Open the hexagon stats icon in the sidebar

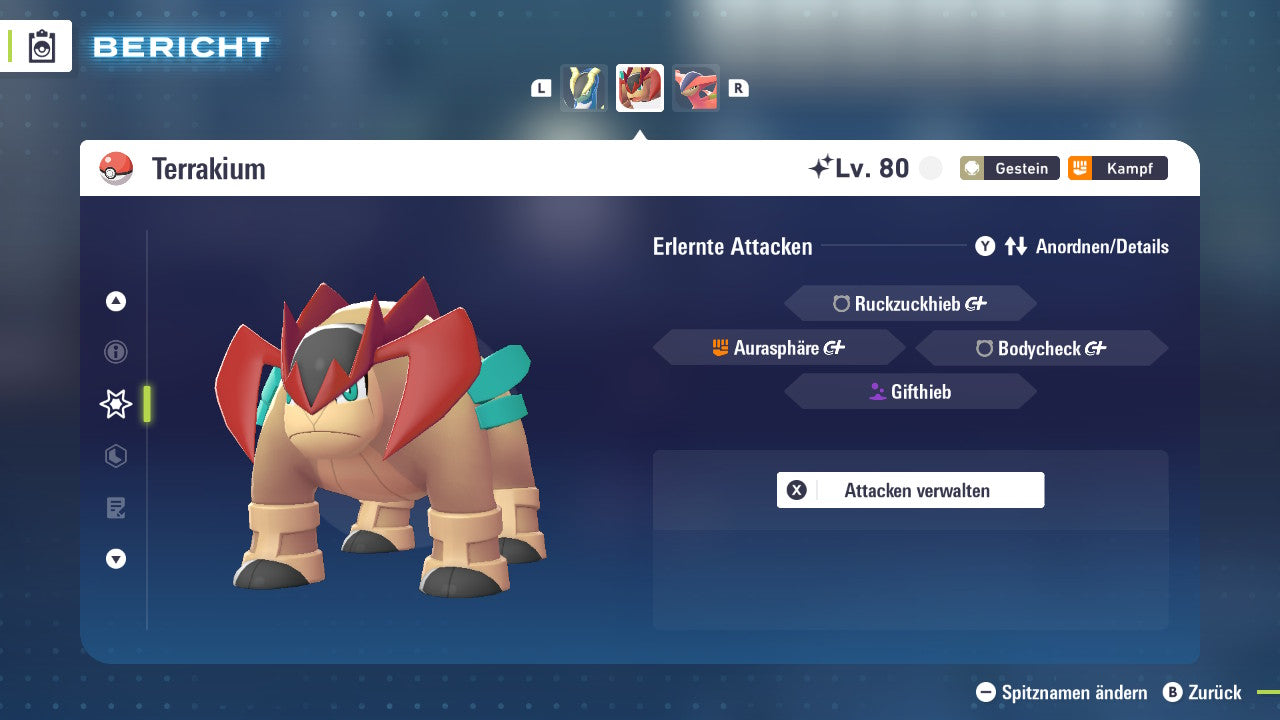click(x=116, y=456)
